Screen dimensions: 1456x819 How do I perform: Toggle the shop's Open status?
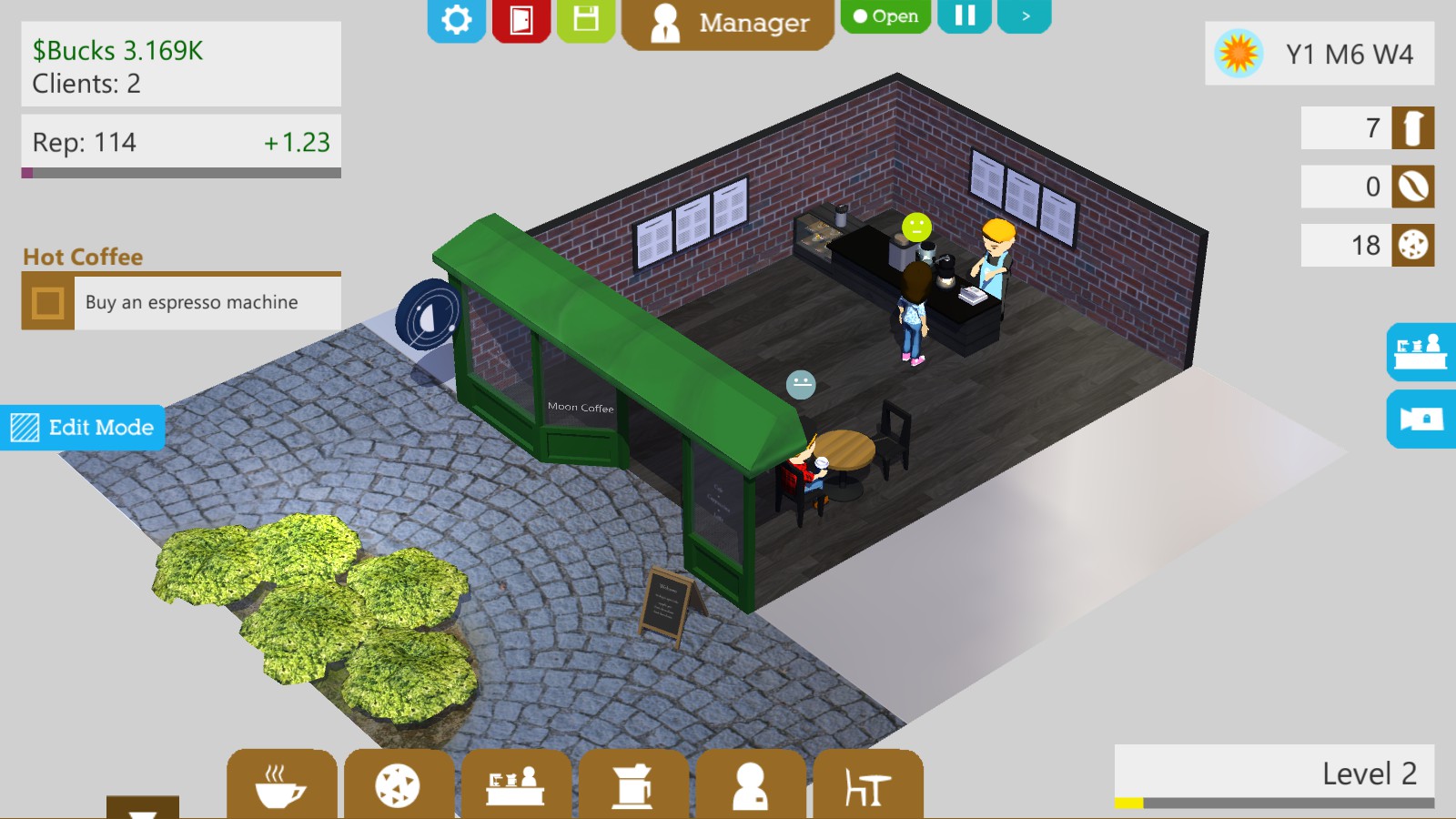(x=885, y=15)
